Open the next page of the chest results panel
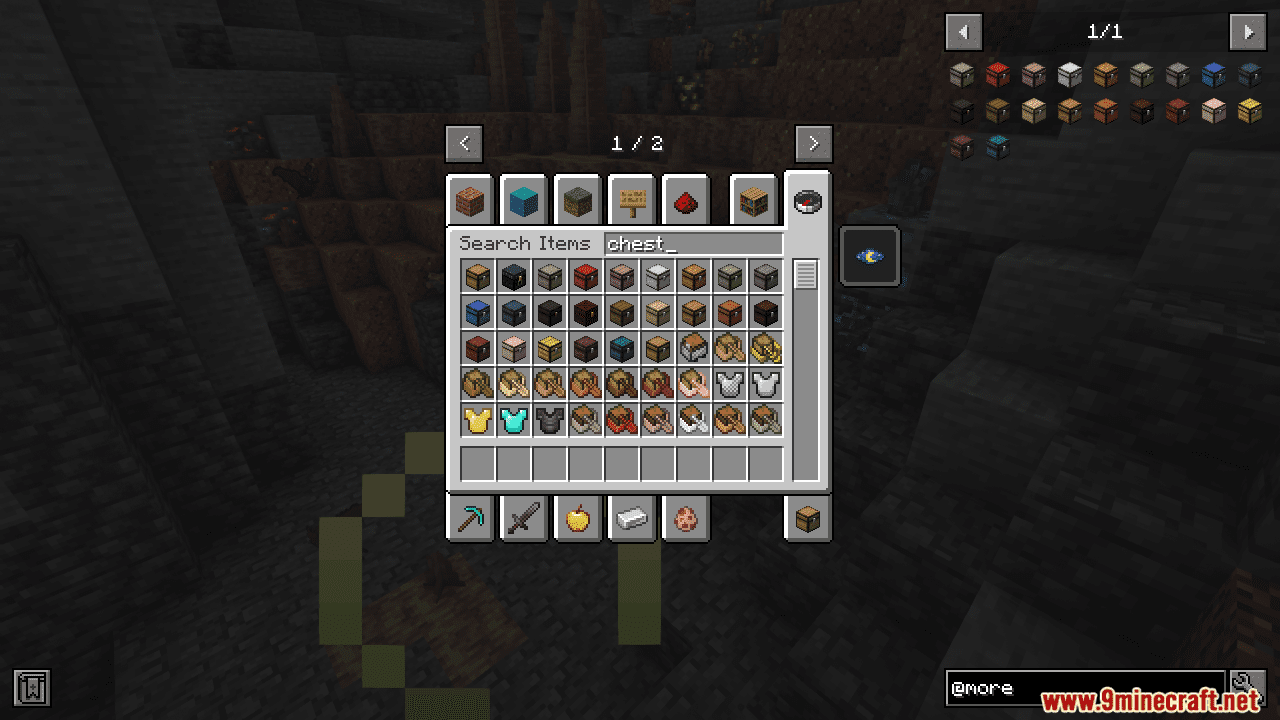The image size is (1280, 720). pyautogui.click(x=1247, y=31)
